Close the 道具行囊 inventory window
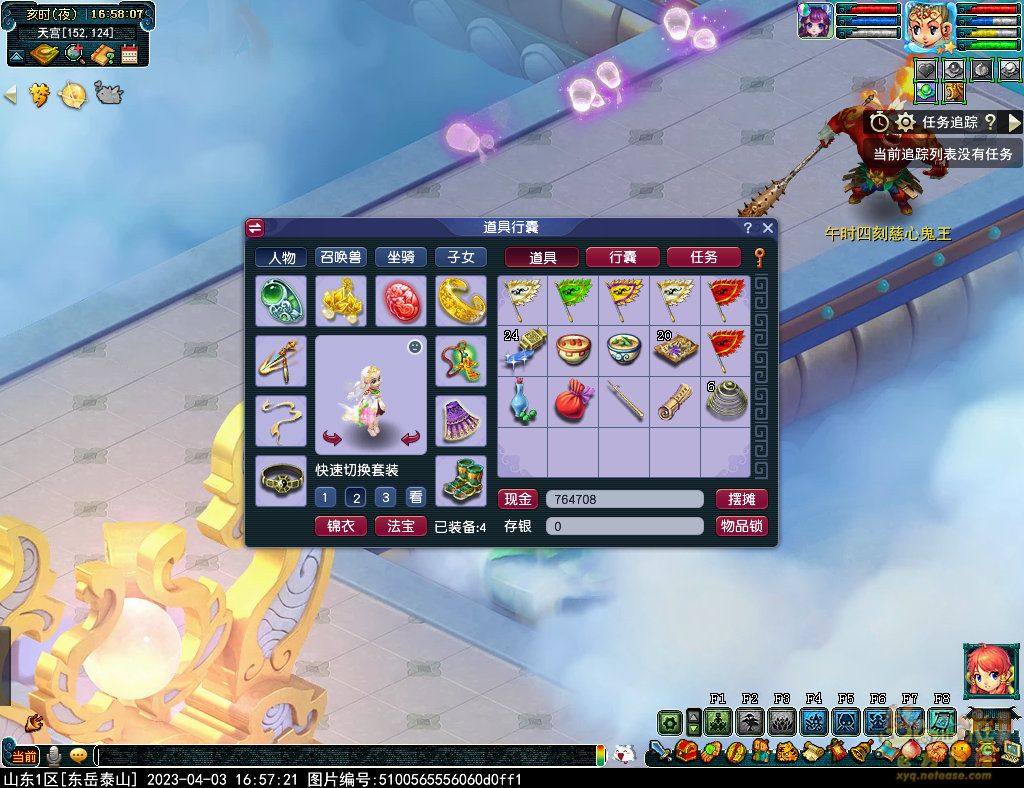Screen dimensions: 1024x788 point(767,228)
